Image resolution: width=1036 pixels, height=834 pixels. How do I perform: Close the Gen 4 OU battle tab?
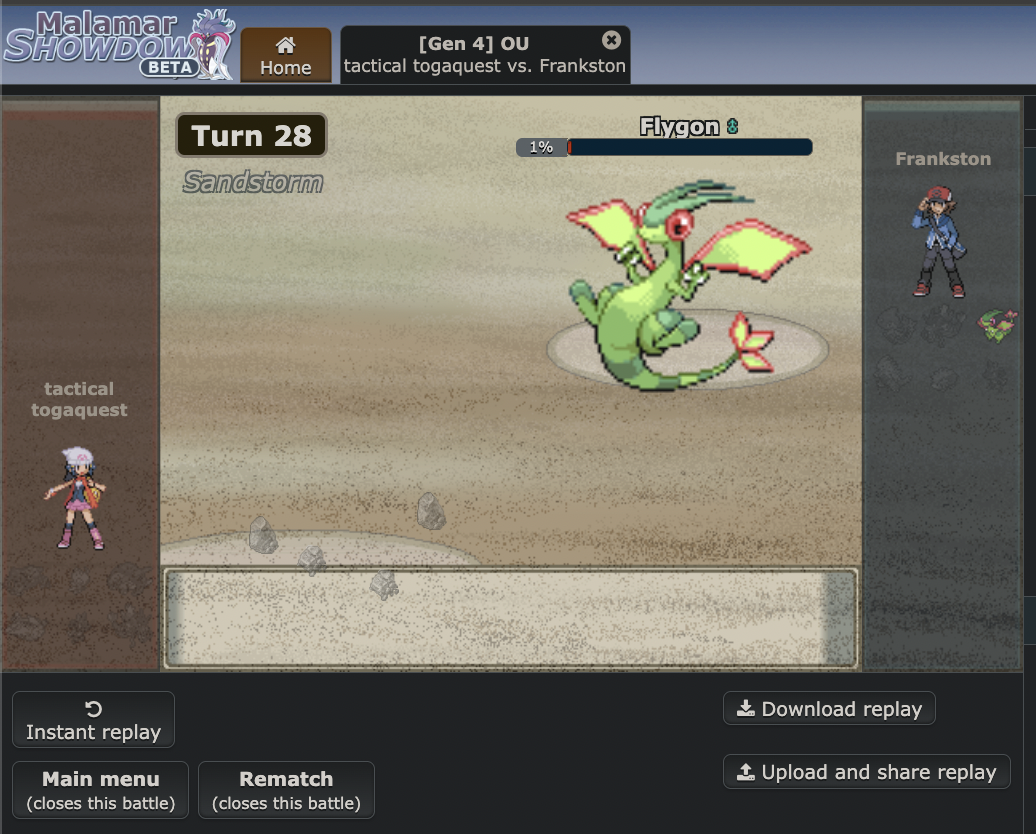[x=611, y=40]
